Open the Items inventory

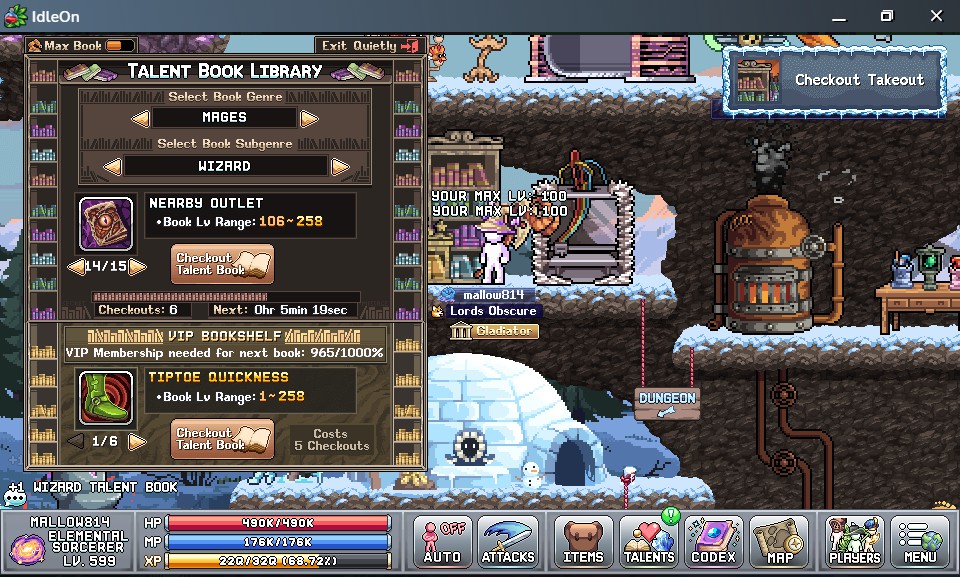click(x=583, y=543)
